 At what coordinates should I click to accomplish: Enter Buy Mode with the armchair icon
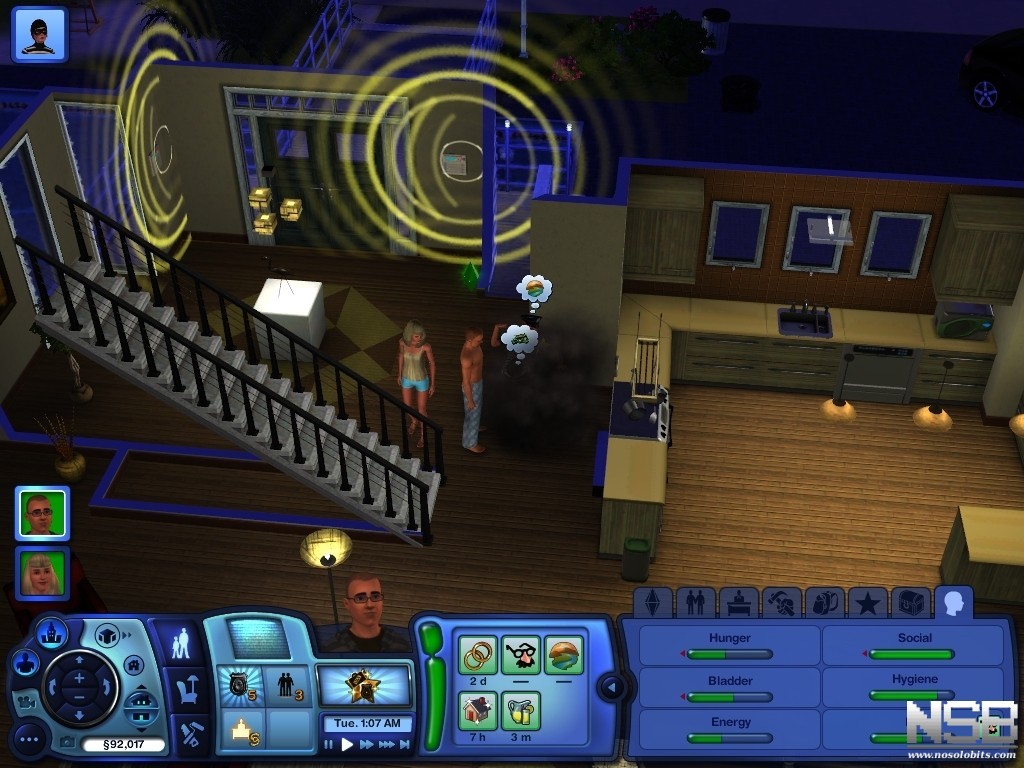point(185,688)
